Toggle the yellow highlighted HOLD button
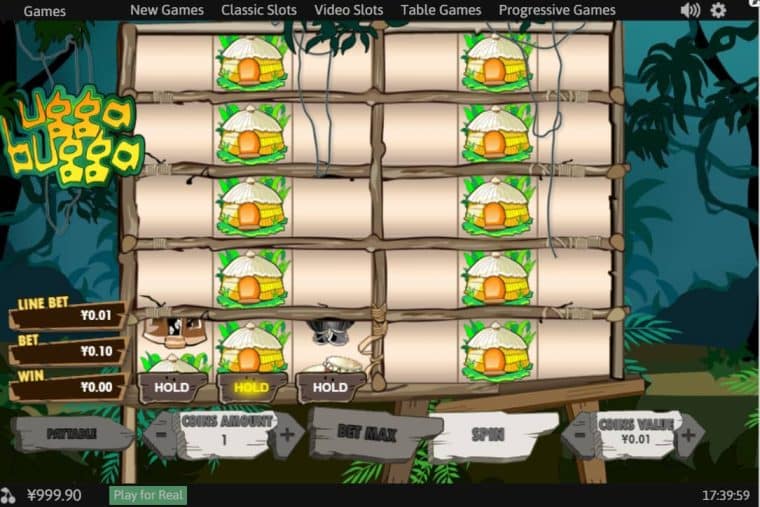 (x=251, y=387)
